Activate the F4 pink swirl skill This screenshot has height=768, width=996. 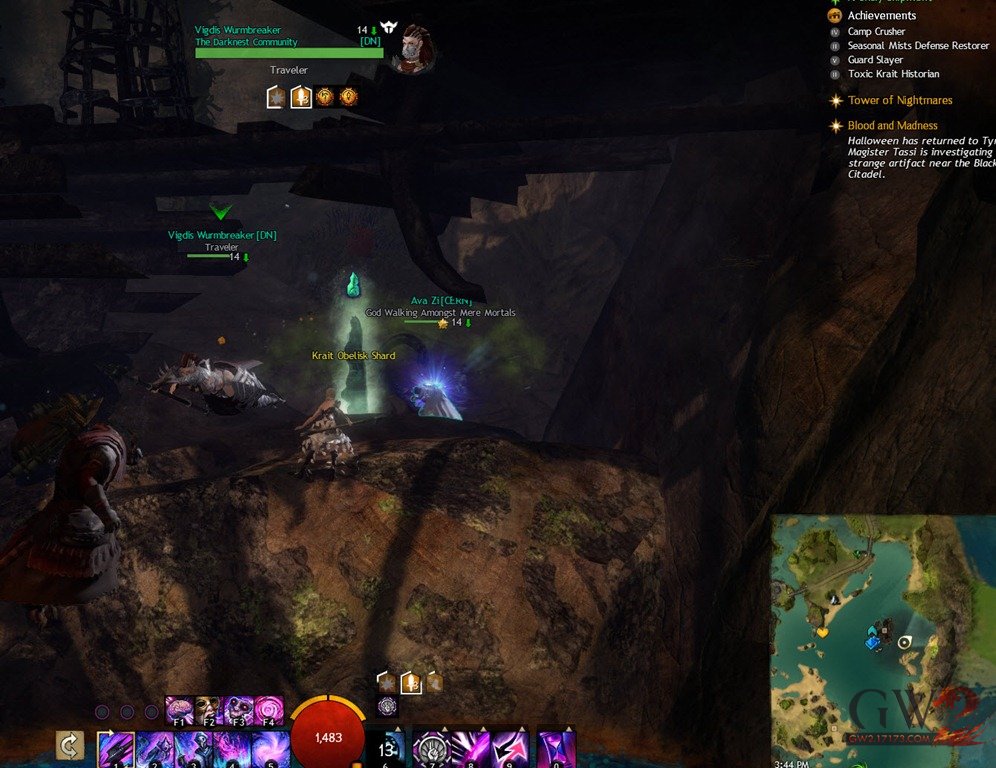tap(268, 711)
